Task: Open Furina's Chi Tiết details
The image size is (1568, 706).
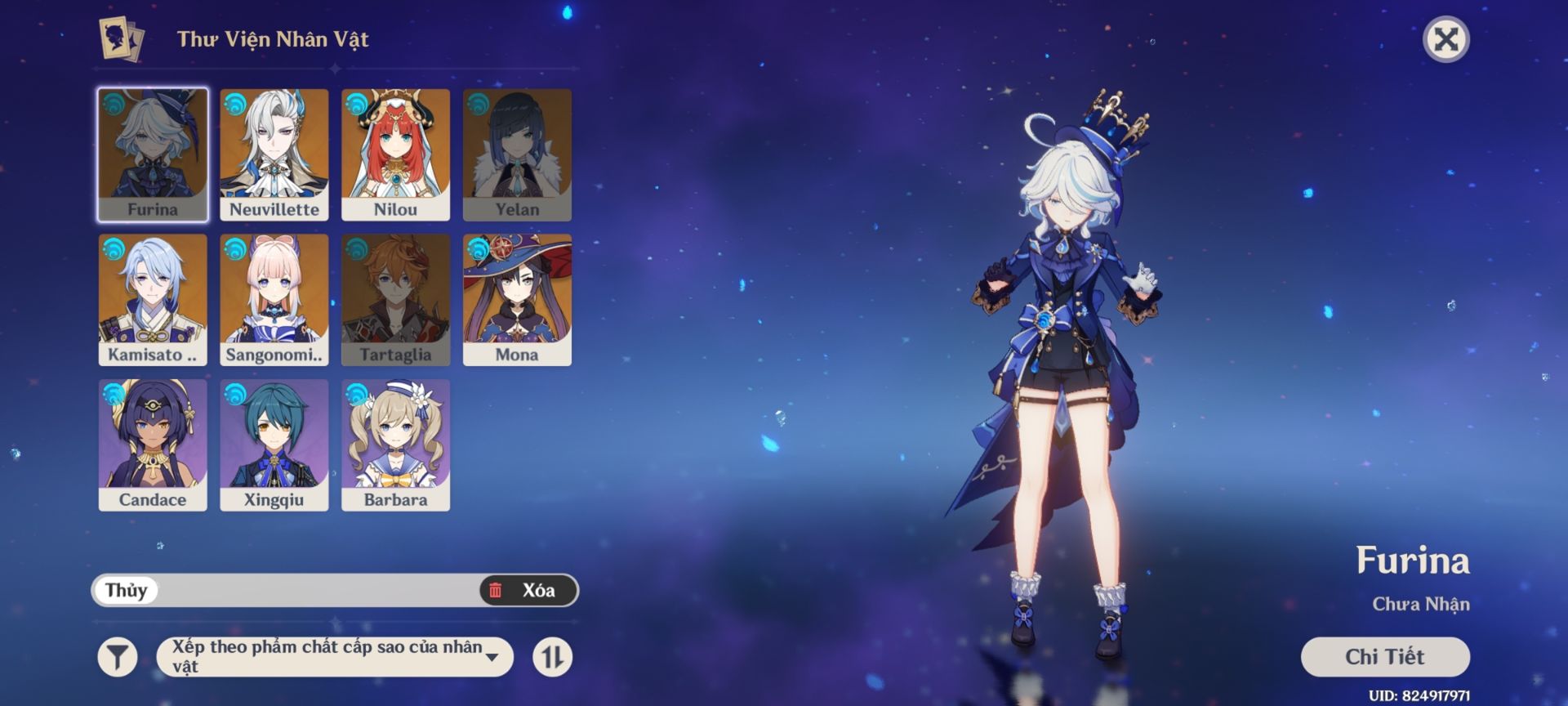Action: pyautogui.click(x=1385, y=657)
